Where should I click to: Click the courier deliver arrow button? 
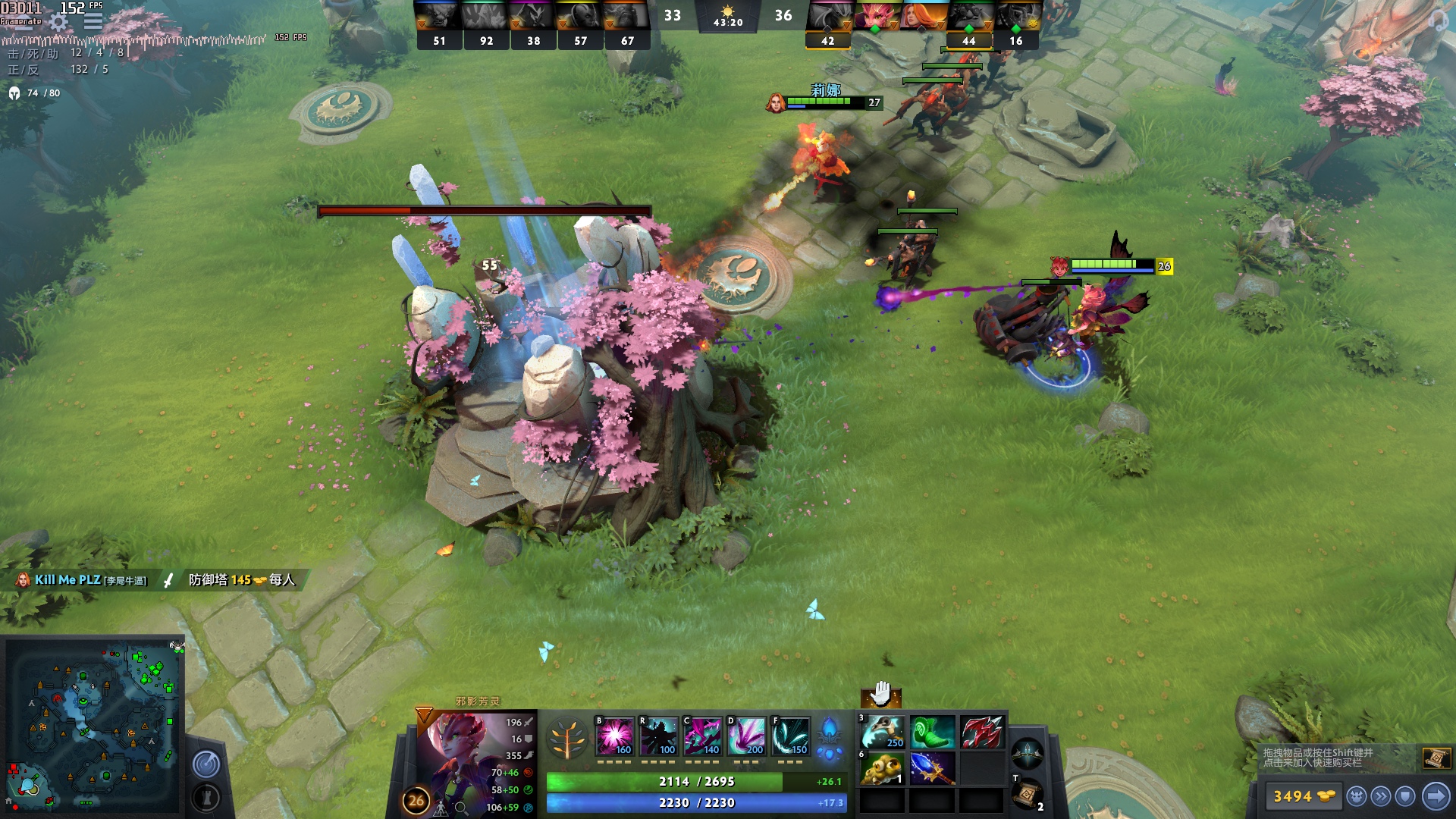[1436, 796]
